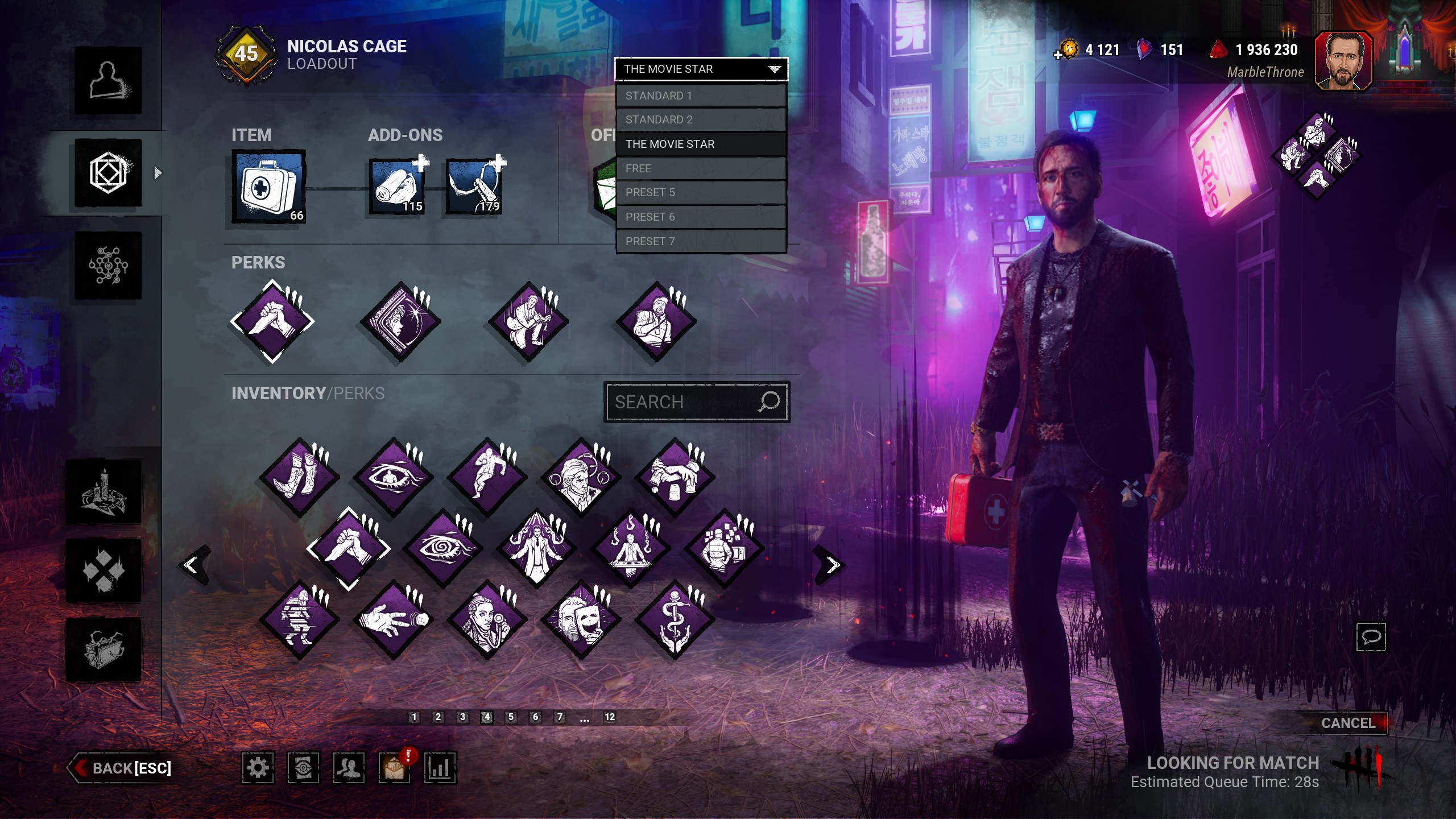Go back with the Back button
Screen dimensions: 1456x819
pos(122,768)
